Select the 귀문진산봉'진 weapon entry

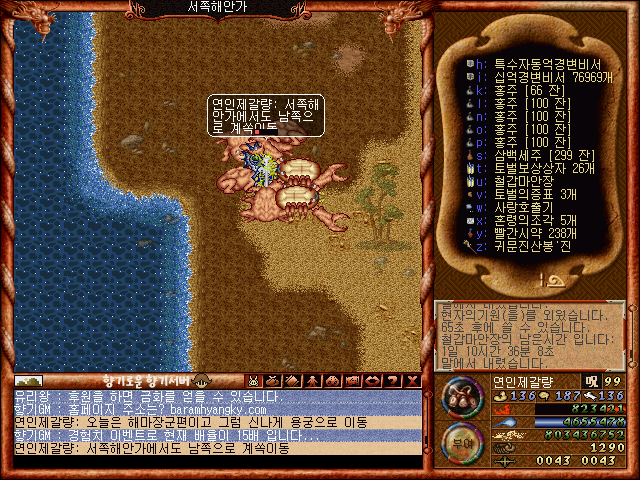click(530, 245)
